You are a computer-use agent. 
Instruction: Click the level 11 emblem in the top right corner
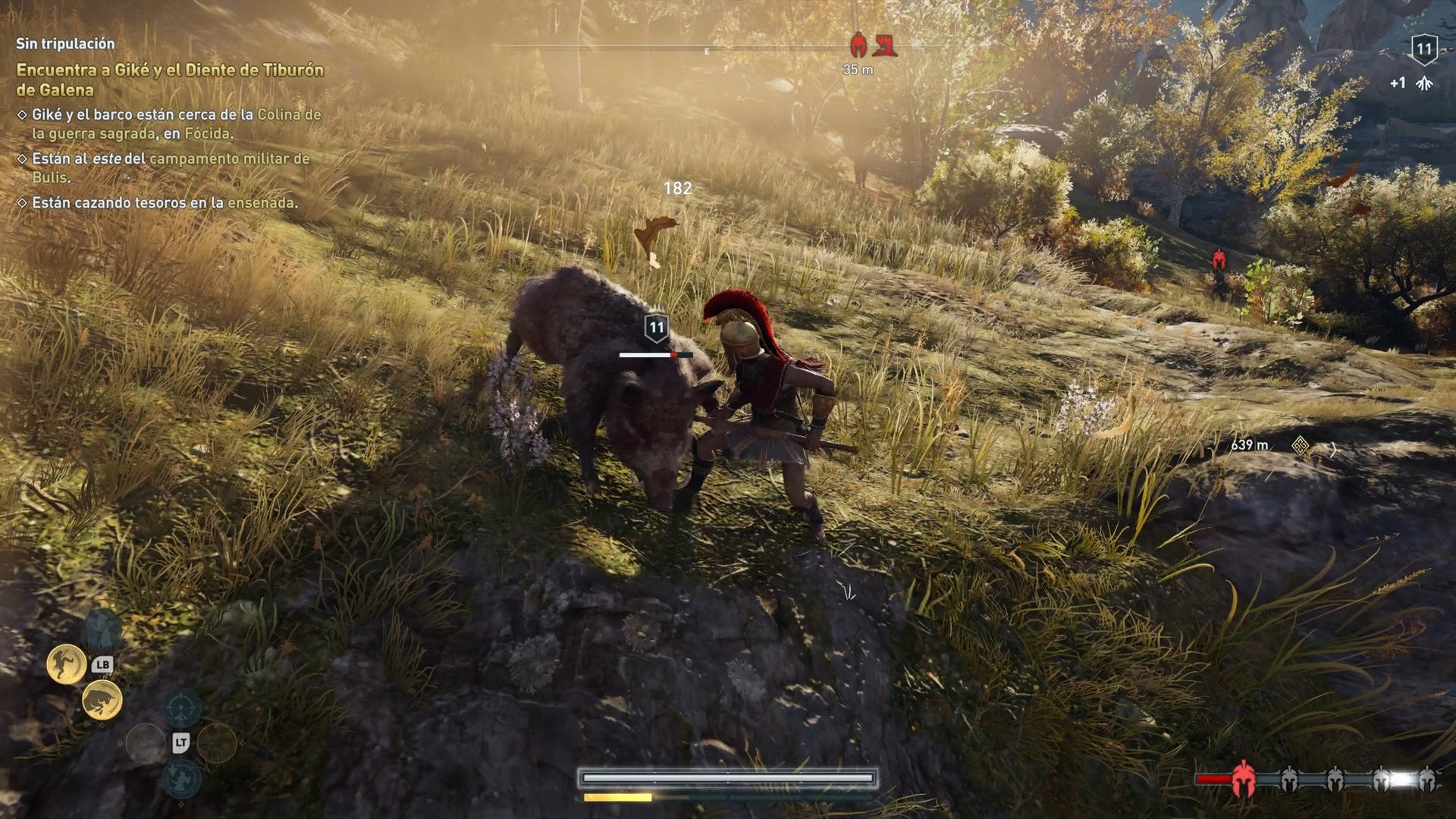[1425, 49]
